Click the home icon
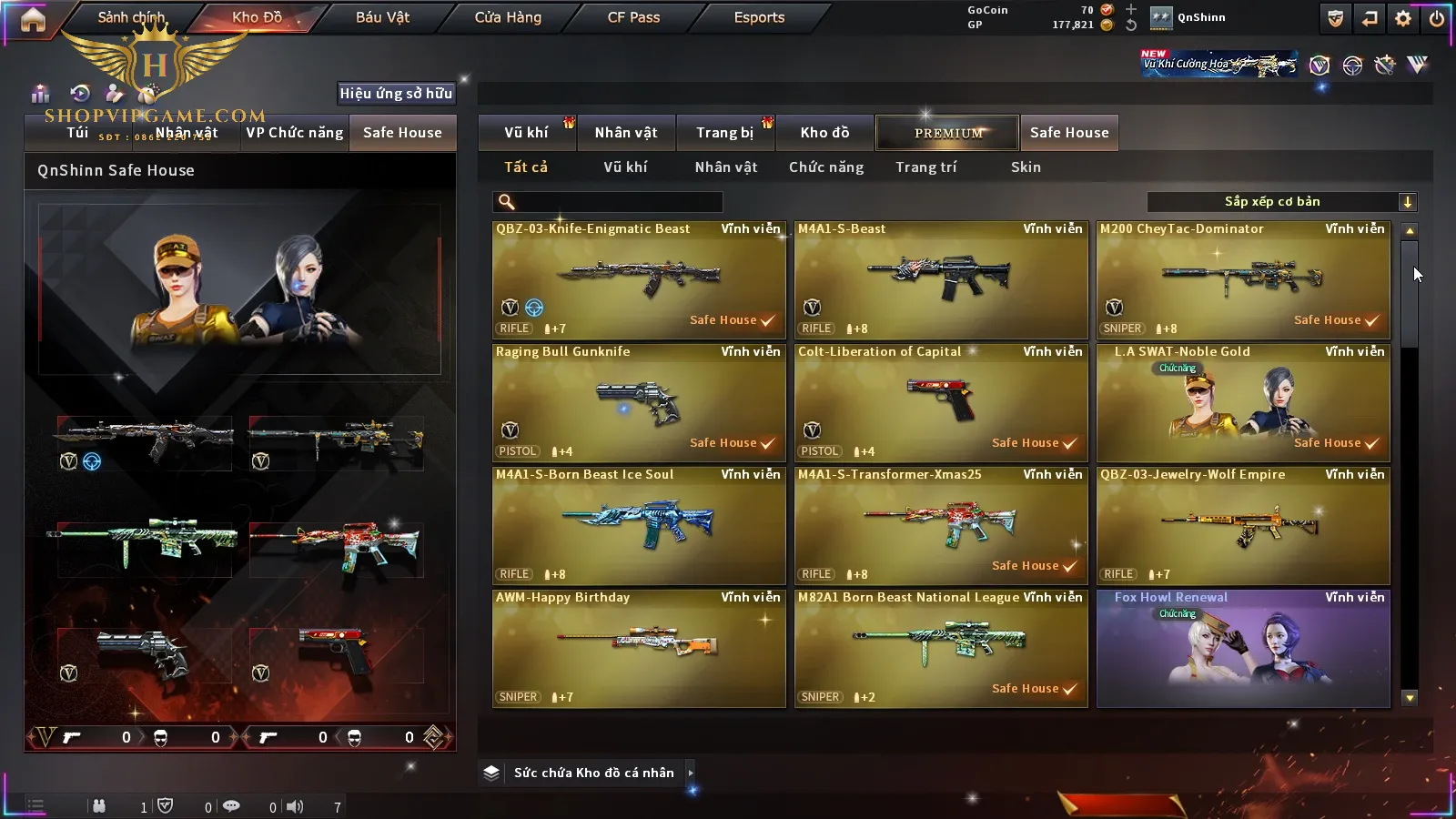Screen dimensions: 1456x819 [x=33, y=19]
